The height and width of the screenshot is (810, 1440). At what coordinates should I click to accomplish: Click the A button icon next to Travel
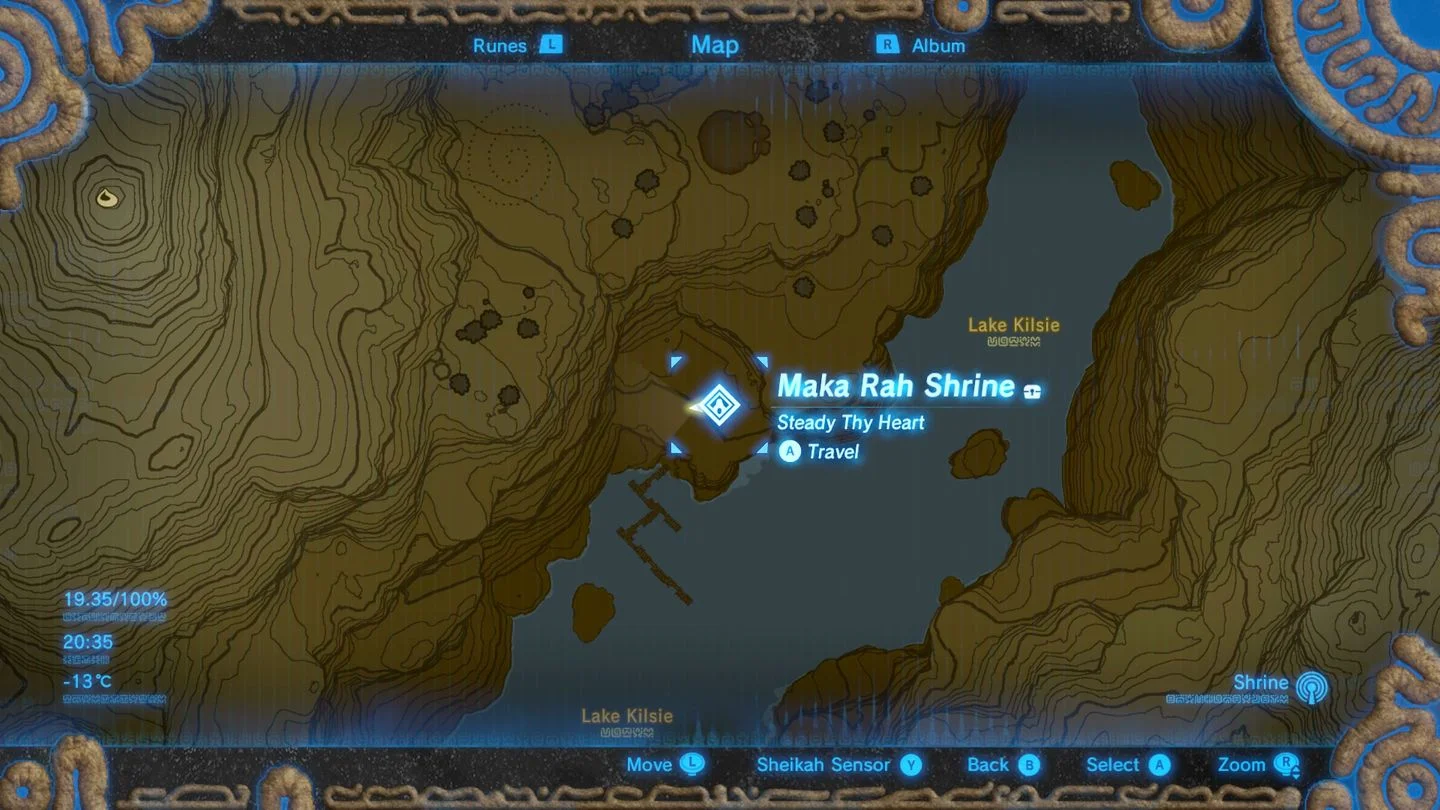click(789, 451)
